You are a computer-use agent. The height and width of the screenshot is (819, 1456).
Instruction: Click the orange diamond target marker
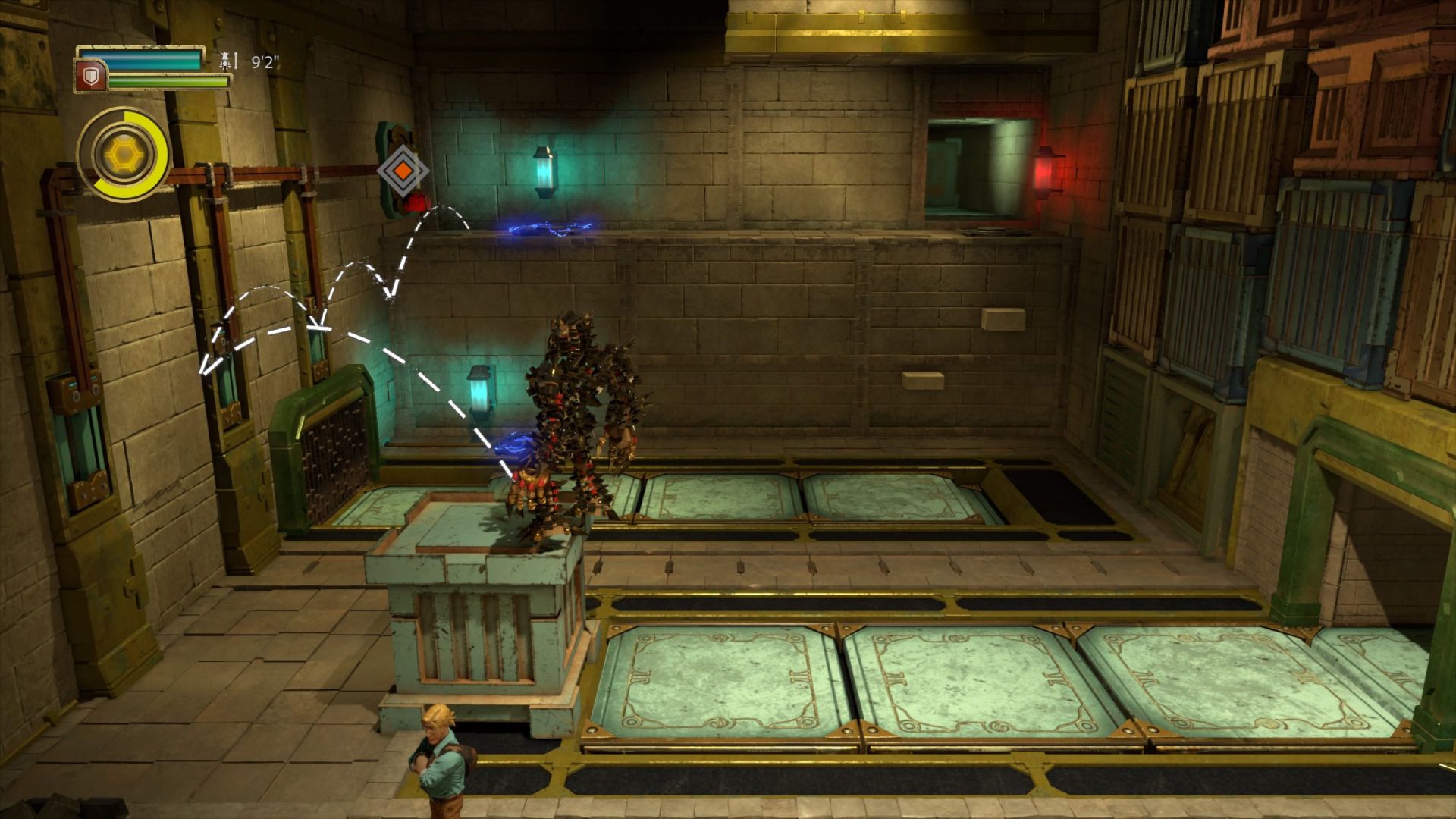click(403, 171)
